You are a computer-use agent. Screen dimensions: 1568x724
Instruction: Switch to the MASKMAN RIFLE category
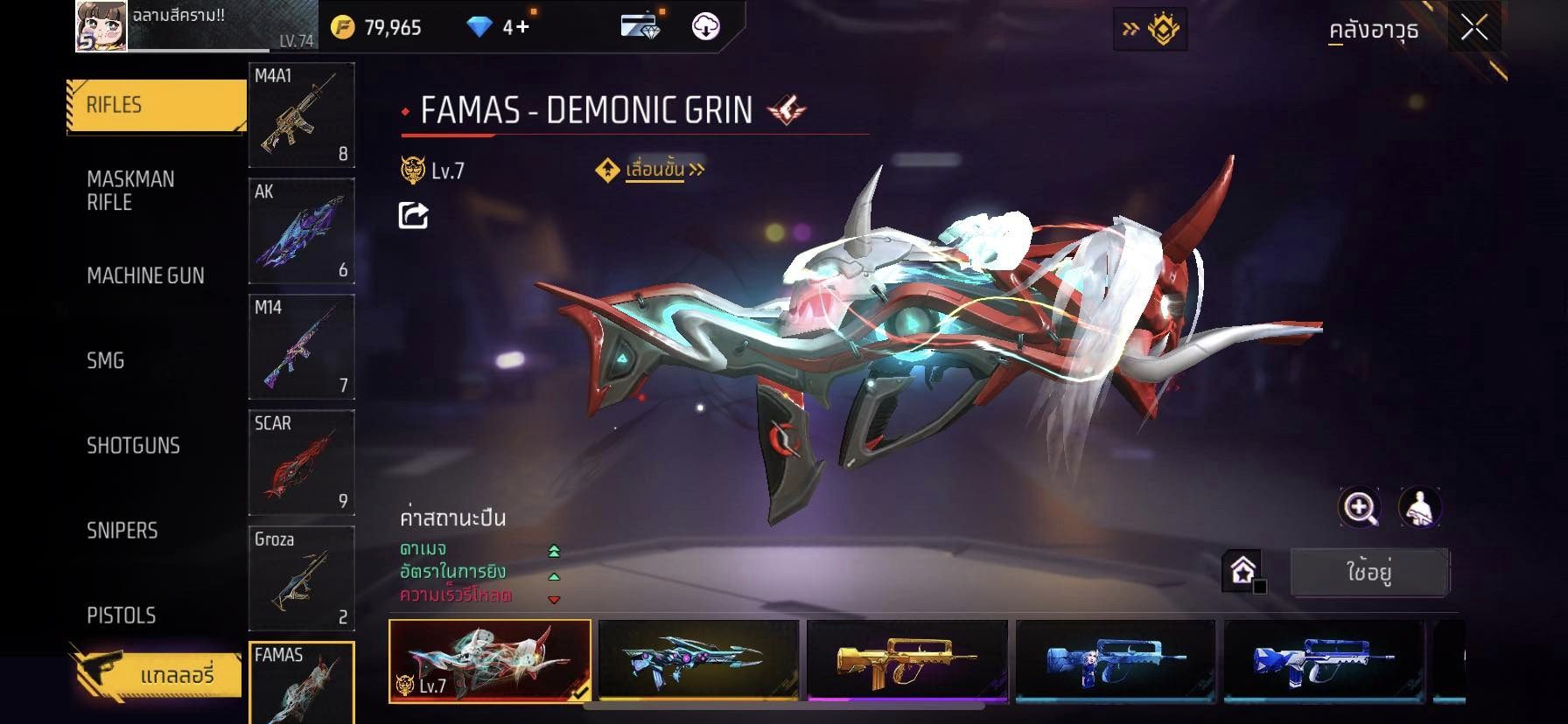(x=131, y=191)
